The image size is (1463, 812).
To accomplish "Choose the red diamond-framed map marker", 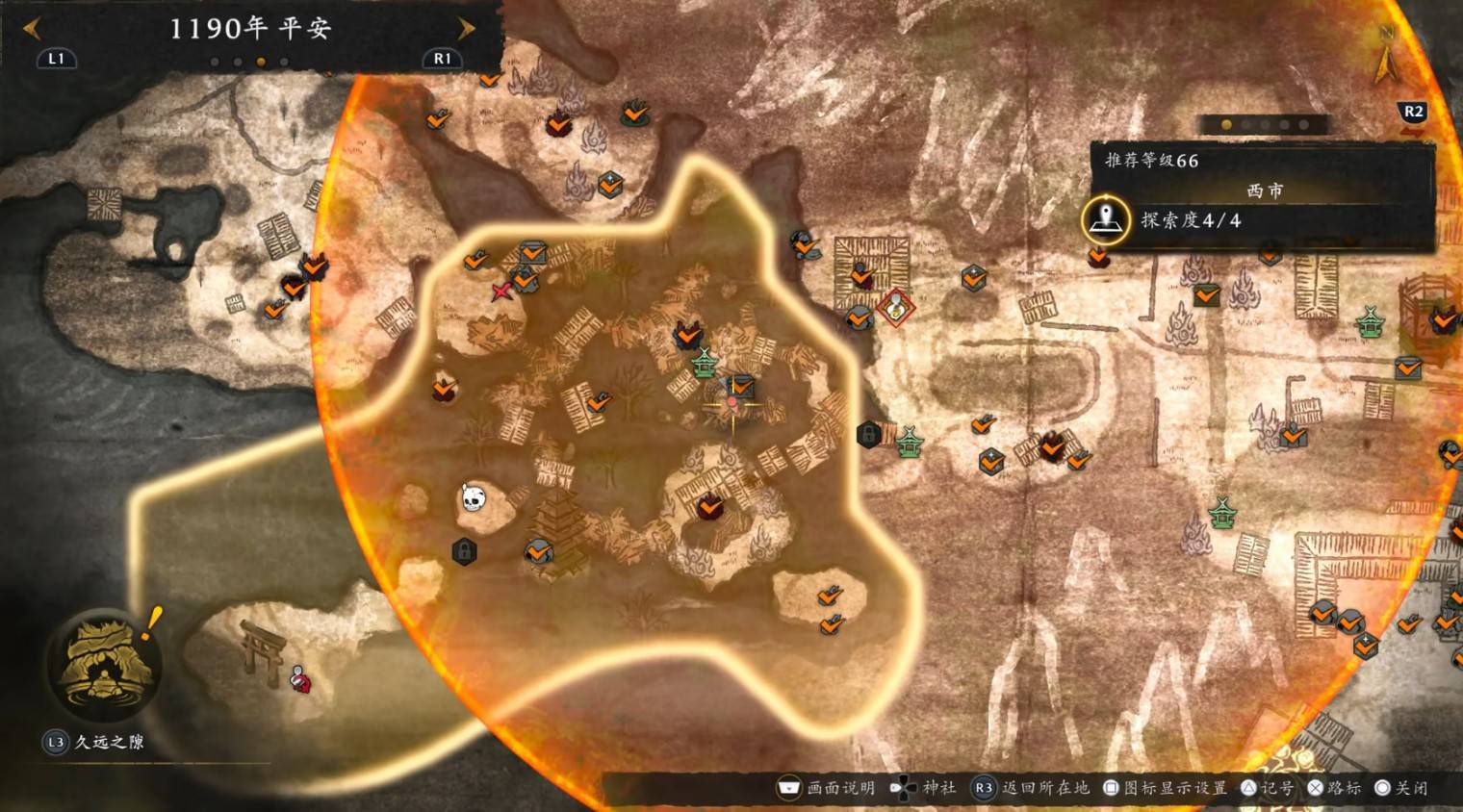I will [896, 307].
